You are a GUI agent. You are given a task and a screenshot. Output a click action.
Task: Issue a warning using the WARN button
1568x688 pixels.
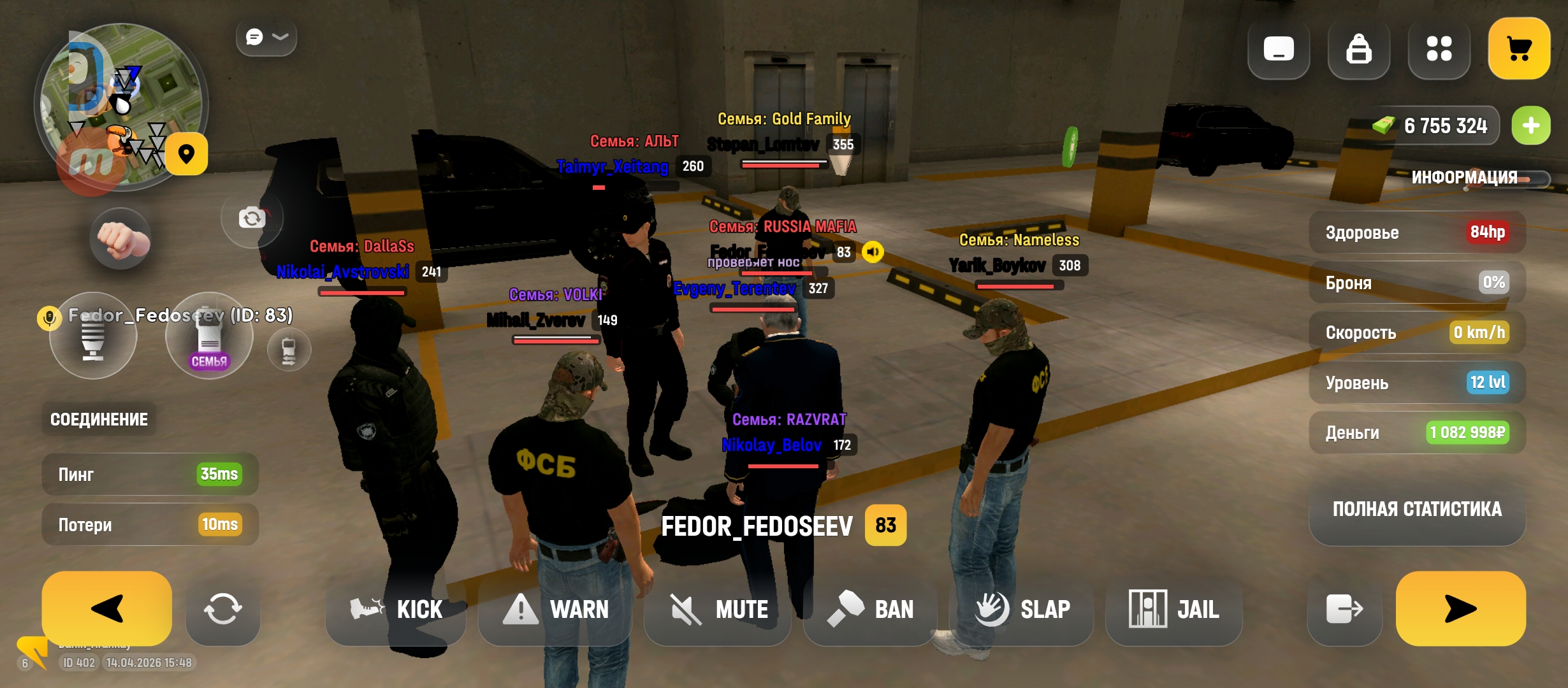pyautogui.click(x=556, y=610)
